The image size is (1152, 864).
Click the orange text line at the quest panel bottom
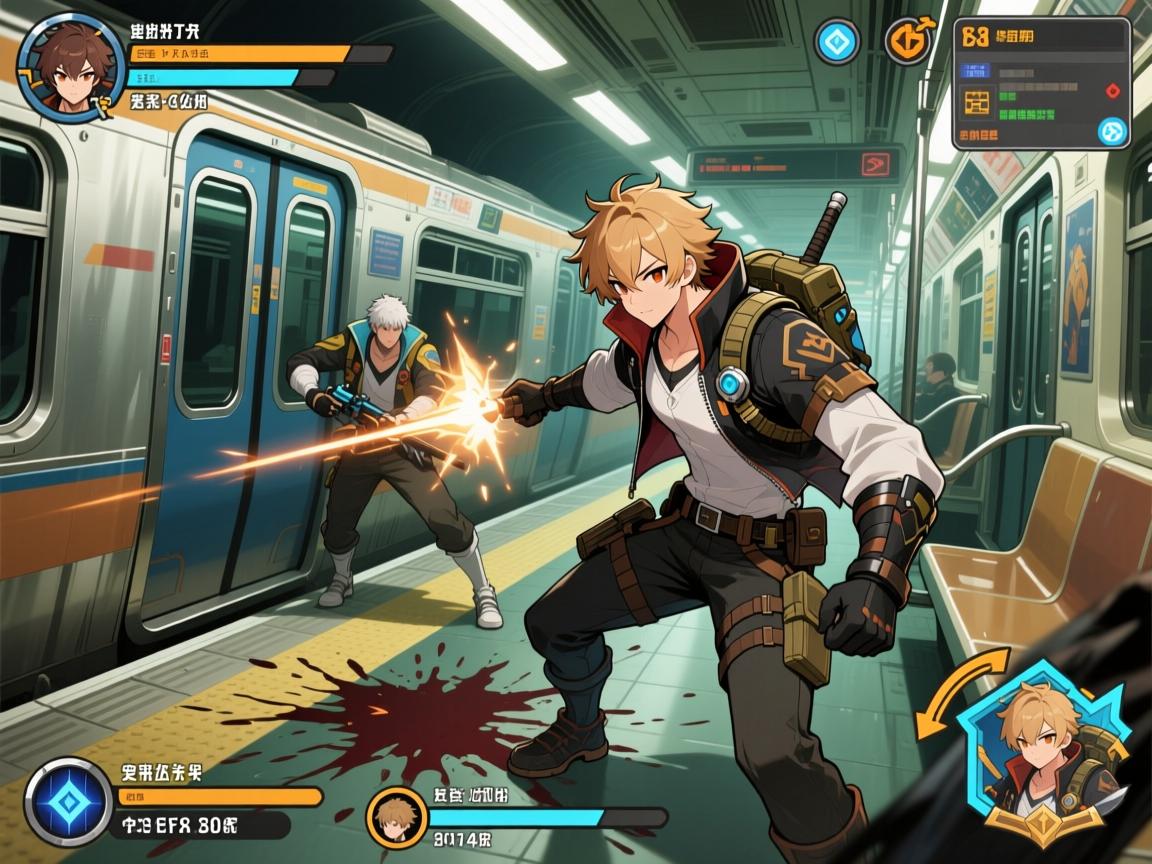(x=977, y=133)
